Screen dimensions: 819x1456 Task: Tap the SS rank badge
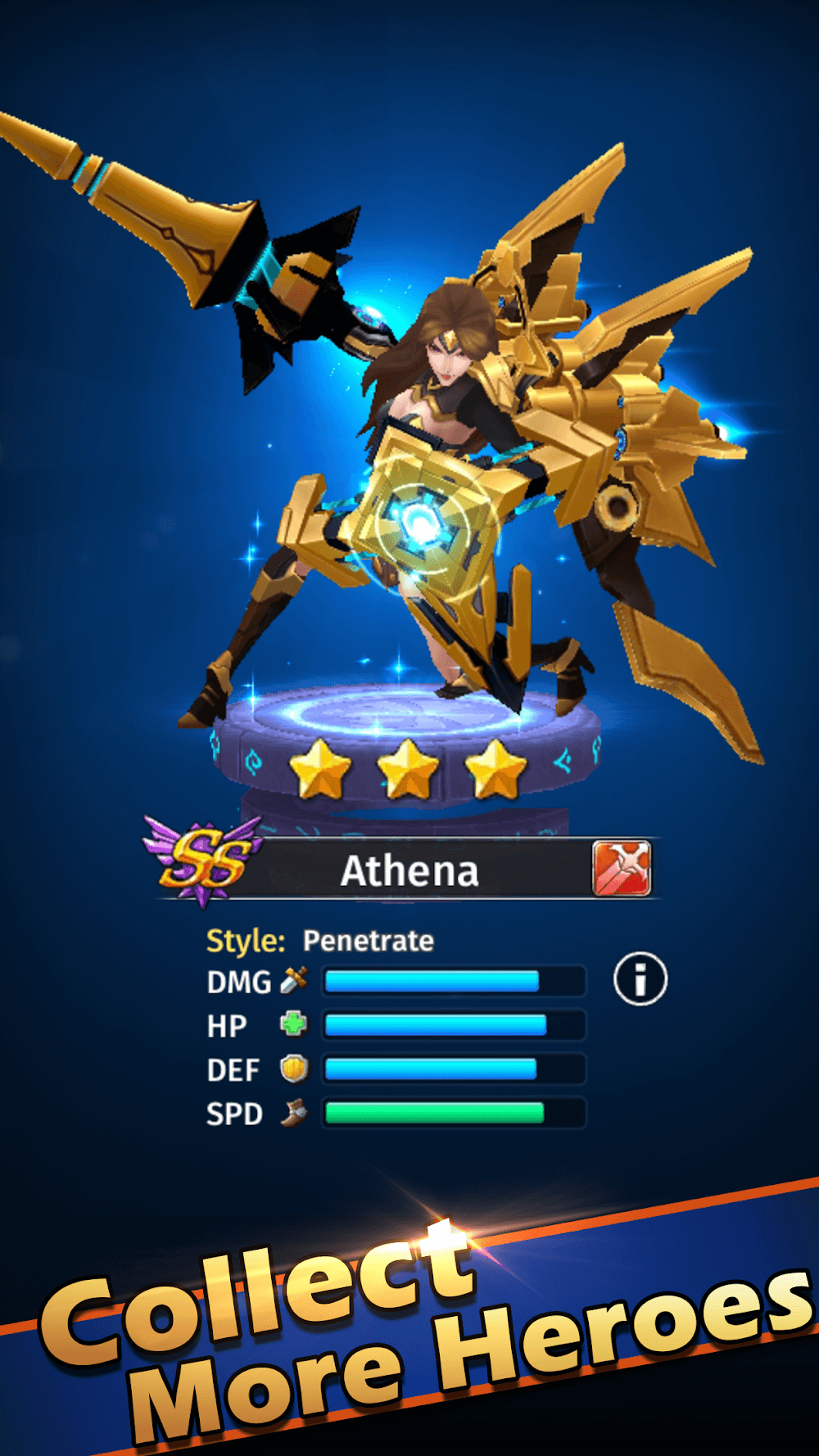point(203,861)
